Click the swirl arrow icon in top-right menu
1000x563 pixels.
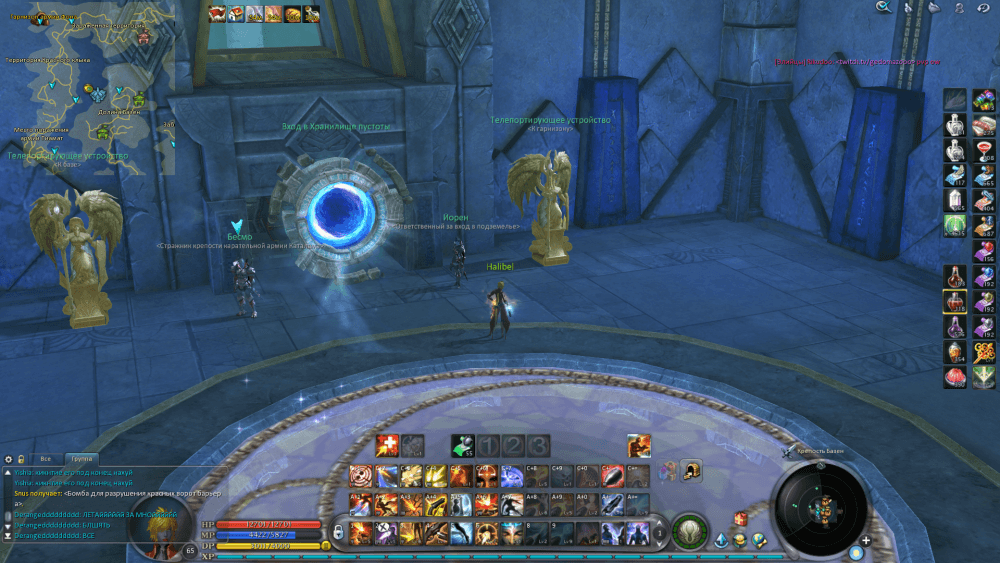pyautogui.click(x=984, y=7)
